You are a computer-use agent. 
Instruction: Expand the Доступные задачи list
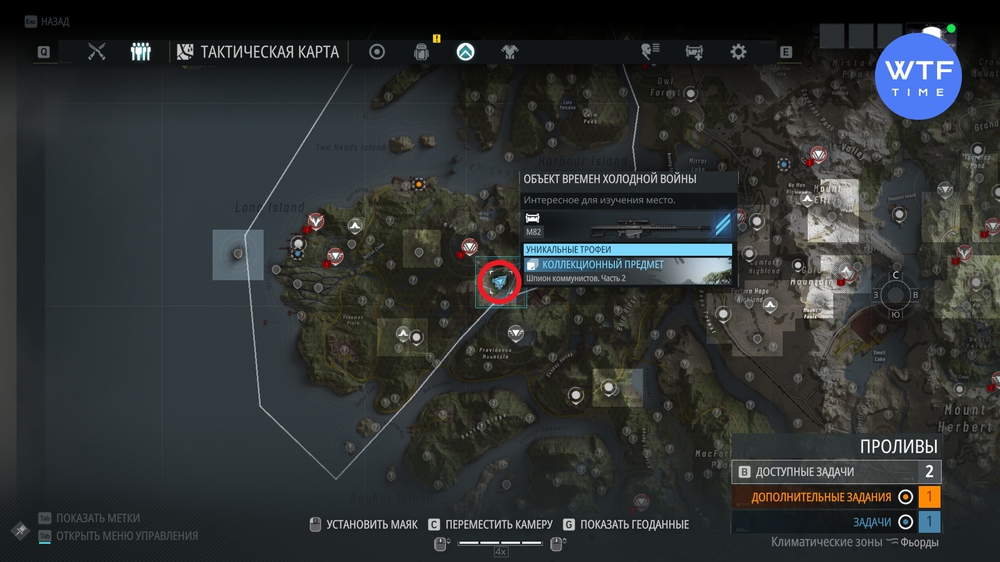point(835,472)
